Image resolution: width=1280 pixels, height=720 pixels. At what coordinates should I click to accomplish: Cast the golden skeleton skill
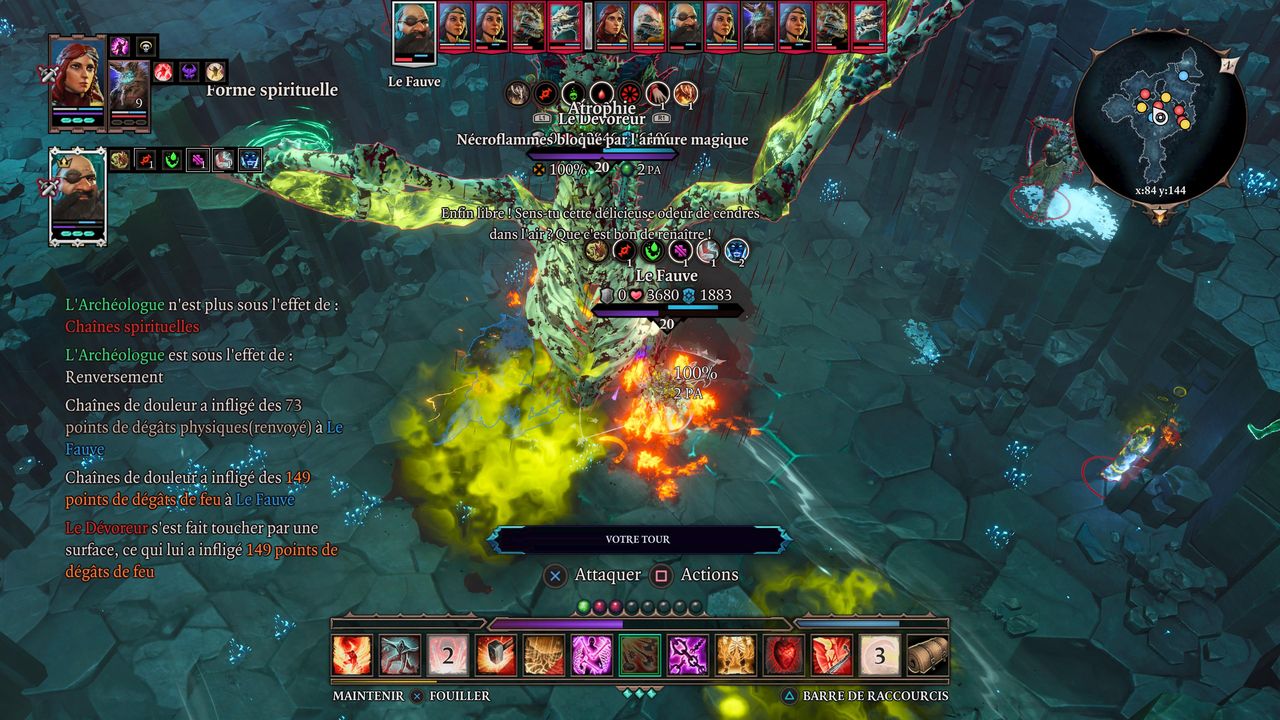click(x=735, y=656)
